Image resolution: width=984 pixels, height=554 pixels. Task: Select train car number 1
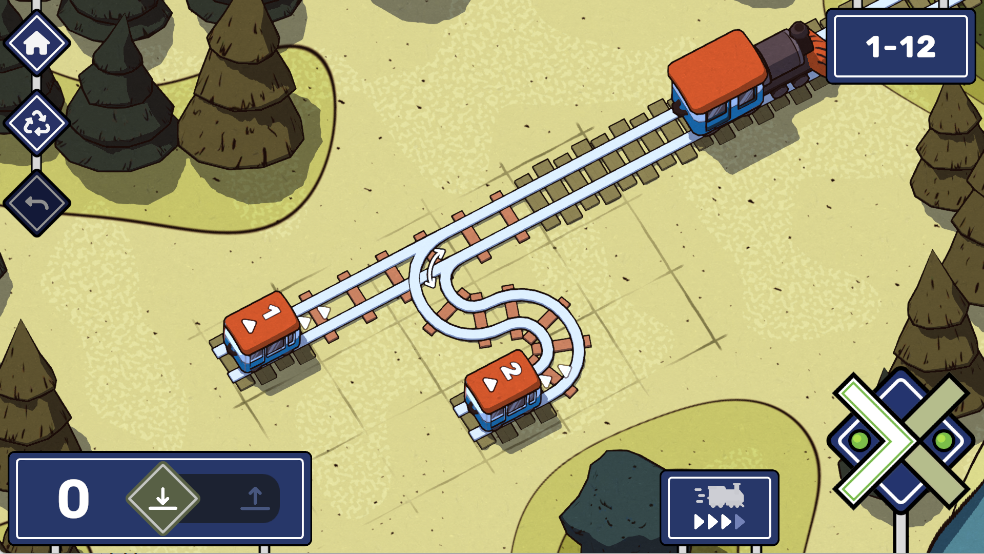[261, 329]
